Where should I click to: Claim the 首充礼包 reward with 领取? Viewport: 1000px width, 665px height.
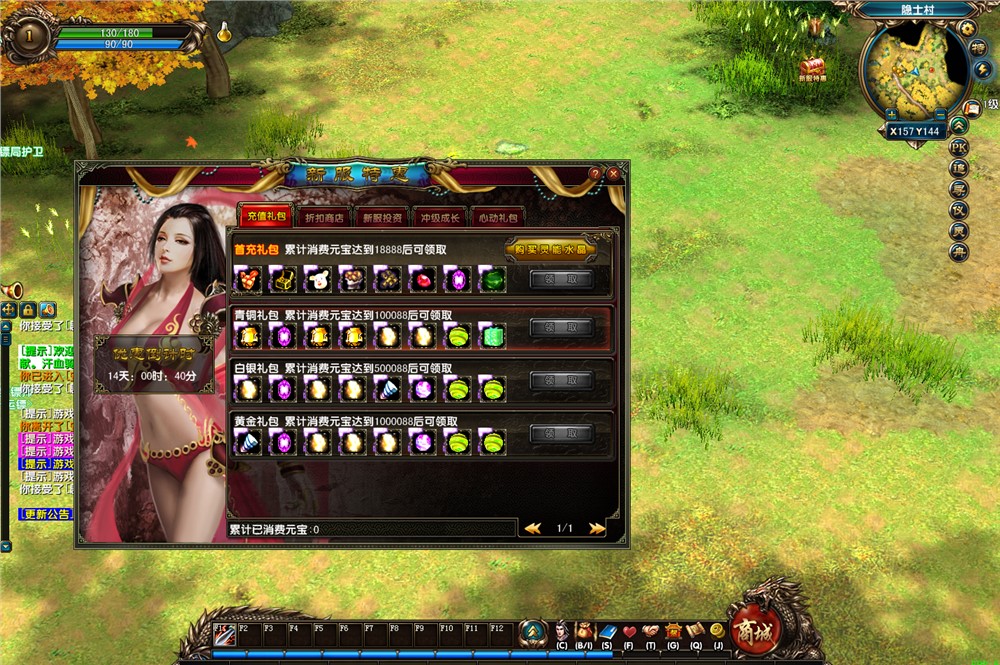coord(562,279)
